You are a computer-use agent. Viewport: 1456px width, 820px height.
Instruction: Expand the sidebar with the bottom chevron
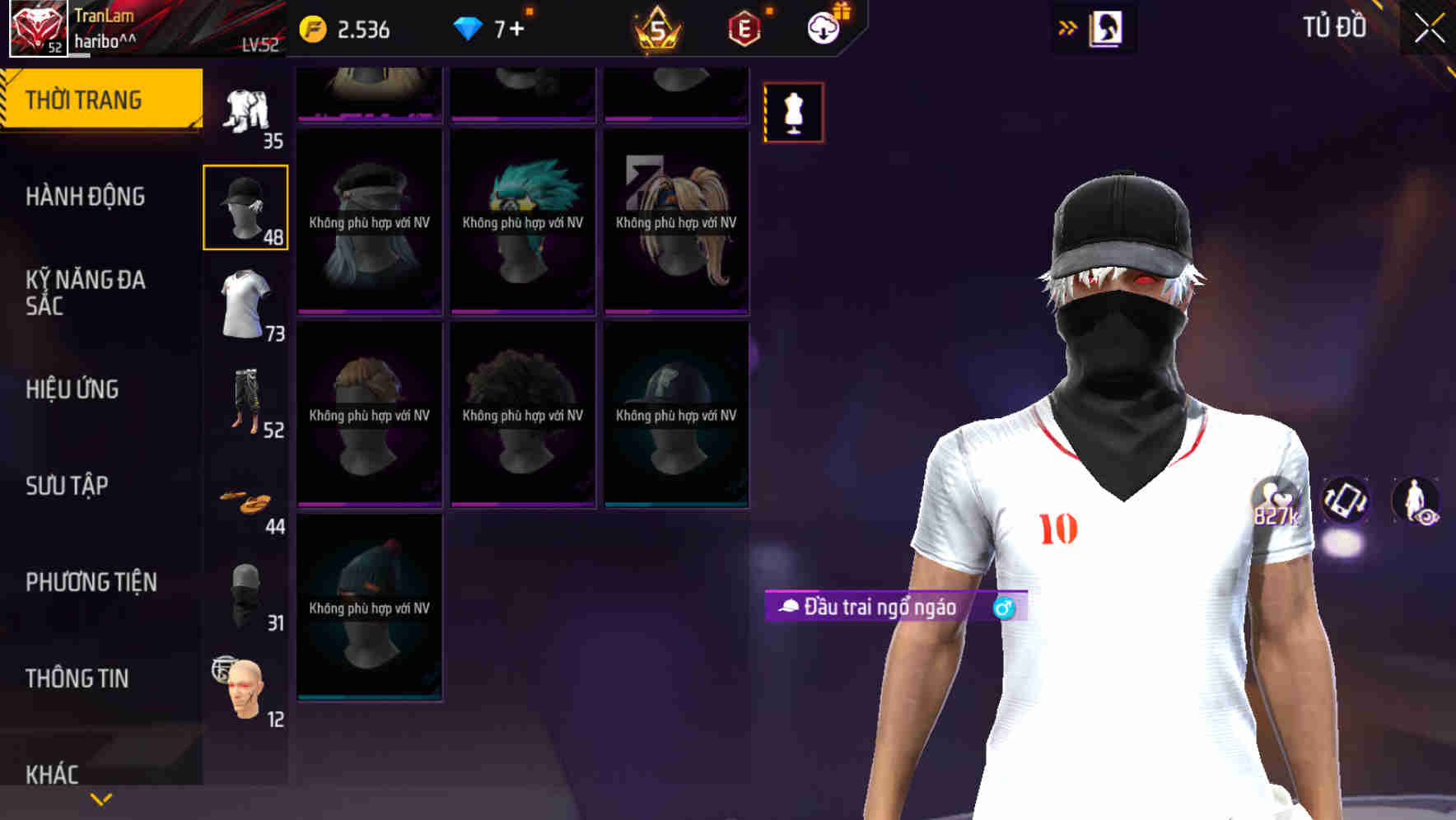pyautogui.click(x=100, y=800)
